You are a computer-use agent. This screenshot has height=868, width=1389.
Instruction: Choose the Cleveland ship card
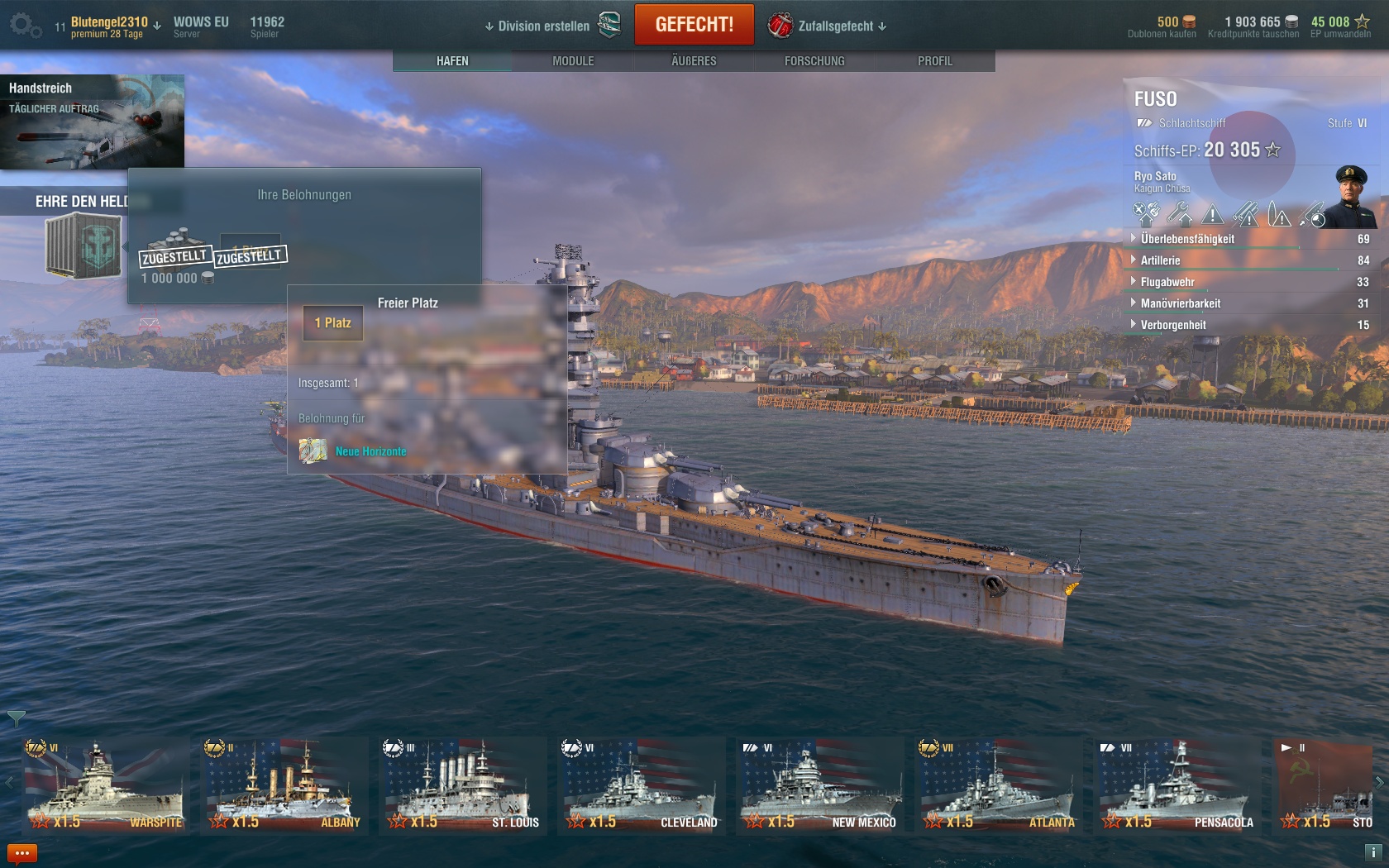click(641, 786)
